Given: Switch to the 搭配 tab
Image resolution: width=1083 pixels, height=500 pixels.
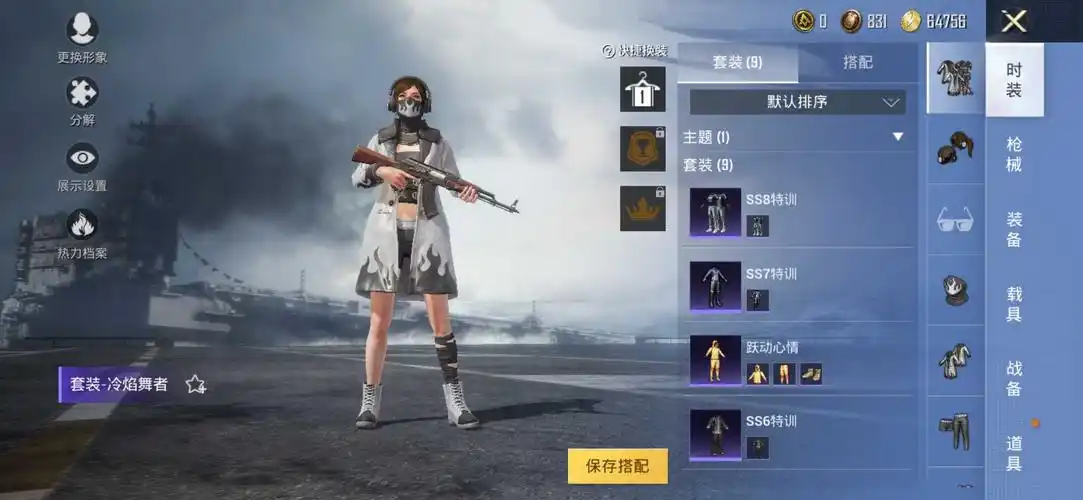Looking at the screenshot, I should tap(857, 62).
